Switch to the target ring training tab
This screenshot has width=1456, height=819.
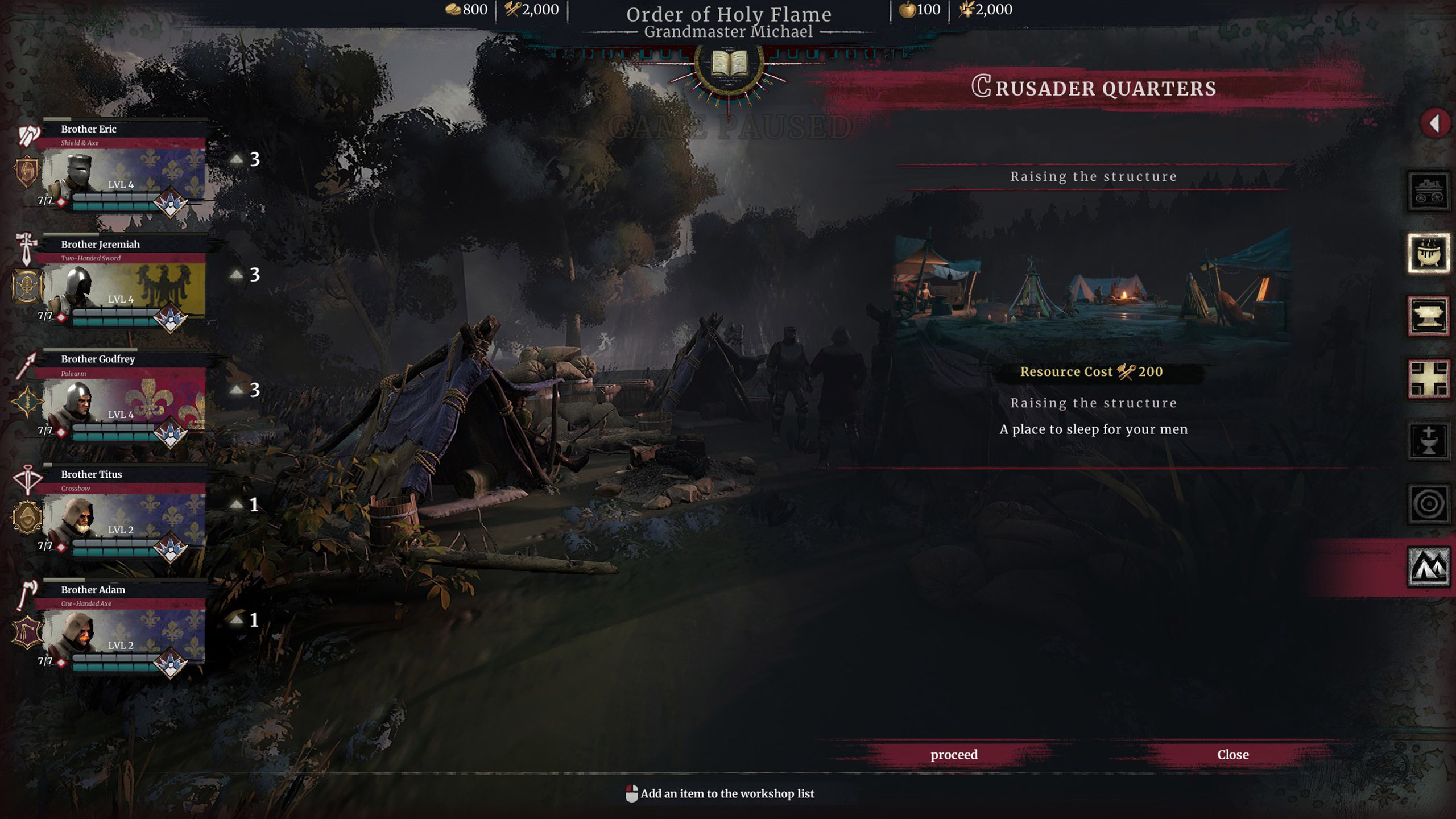pyautogui.click(x=1429, y=504)
